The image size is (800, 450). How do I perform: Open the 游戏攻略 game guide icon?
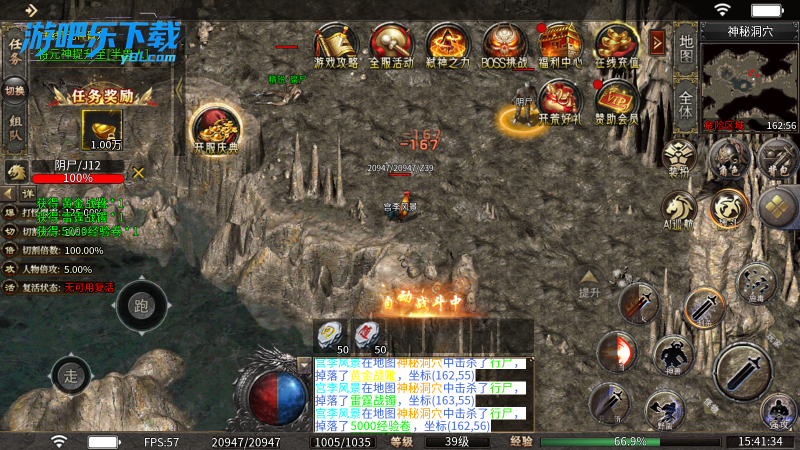[336, 45]
